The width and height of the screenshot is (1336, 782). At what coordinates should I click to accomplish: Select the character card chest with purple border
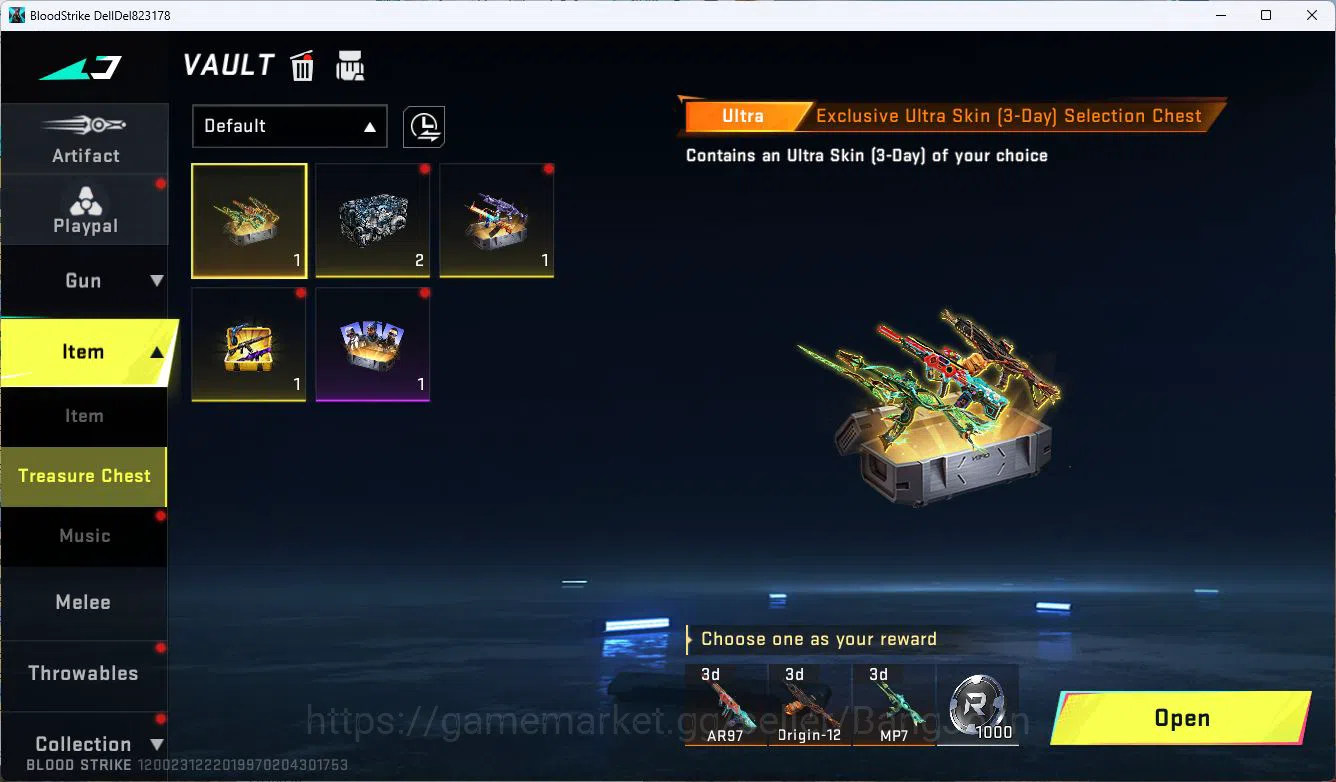[372, 344]
